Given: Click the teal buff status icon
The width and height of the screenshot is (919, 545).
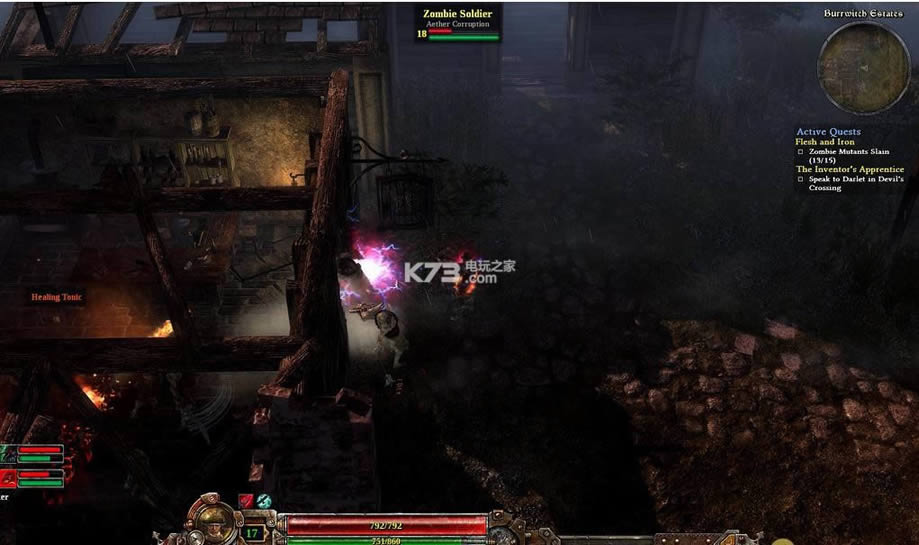Looking at the screenshot, I should point(264,501).
